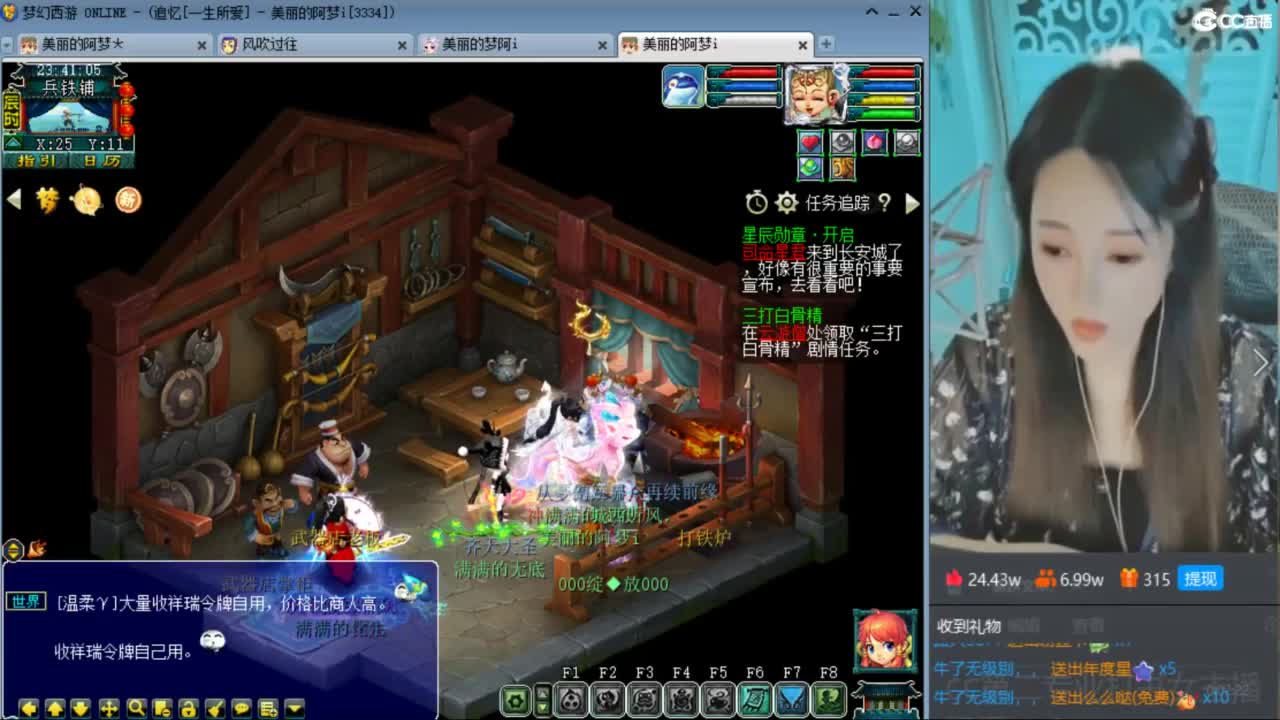
Task: Open the settings gear beside 任务追踪
Action: click(786, 203)
